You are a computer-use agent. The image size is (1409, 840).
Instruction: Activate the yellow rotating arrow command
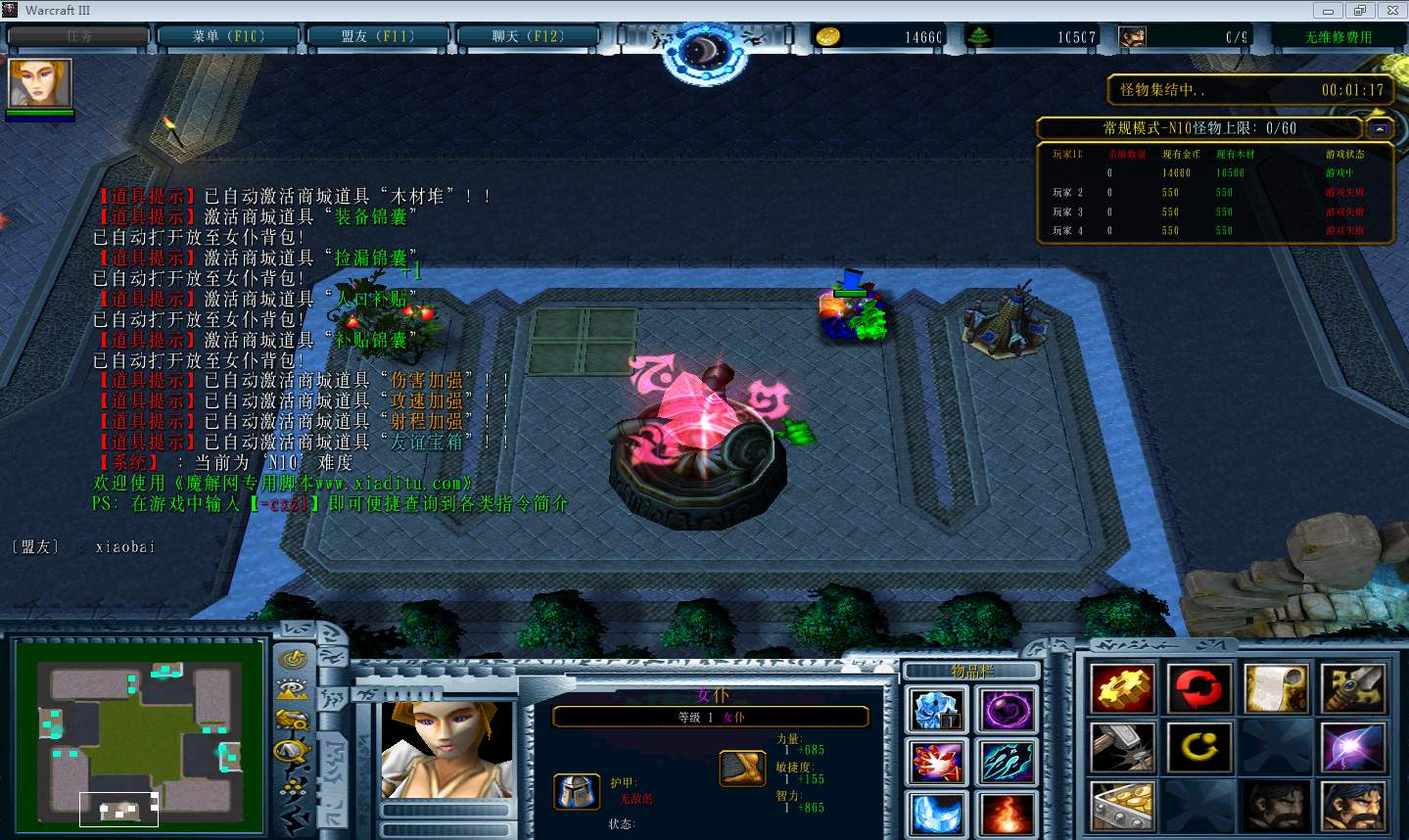coord(1198,749)
